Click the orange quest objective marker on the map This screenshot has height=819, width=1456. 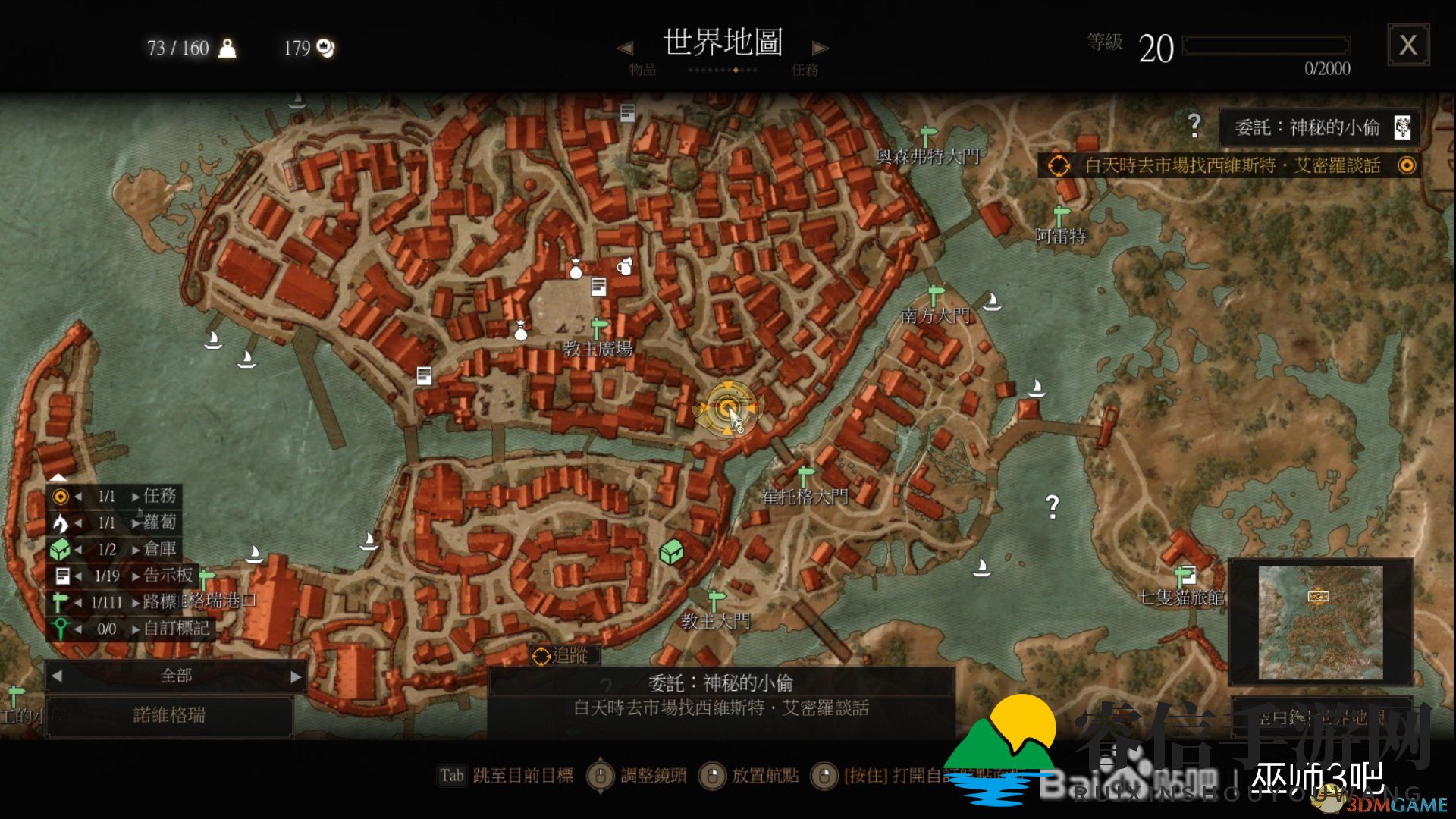729,409
